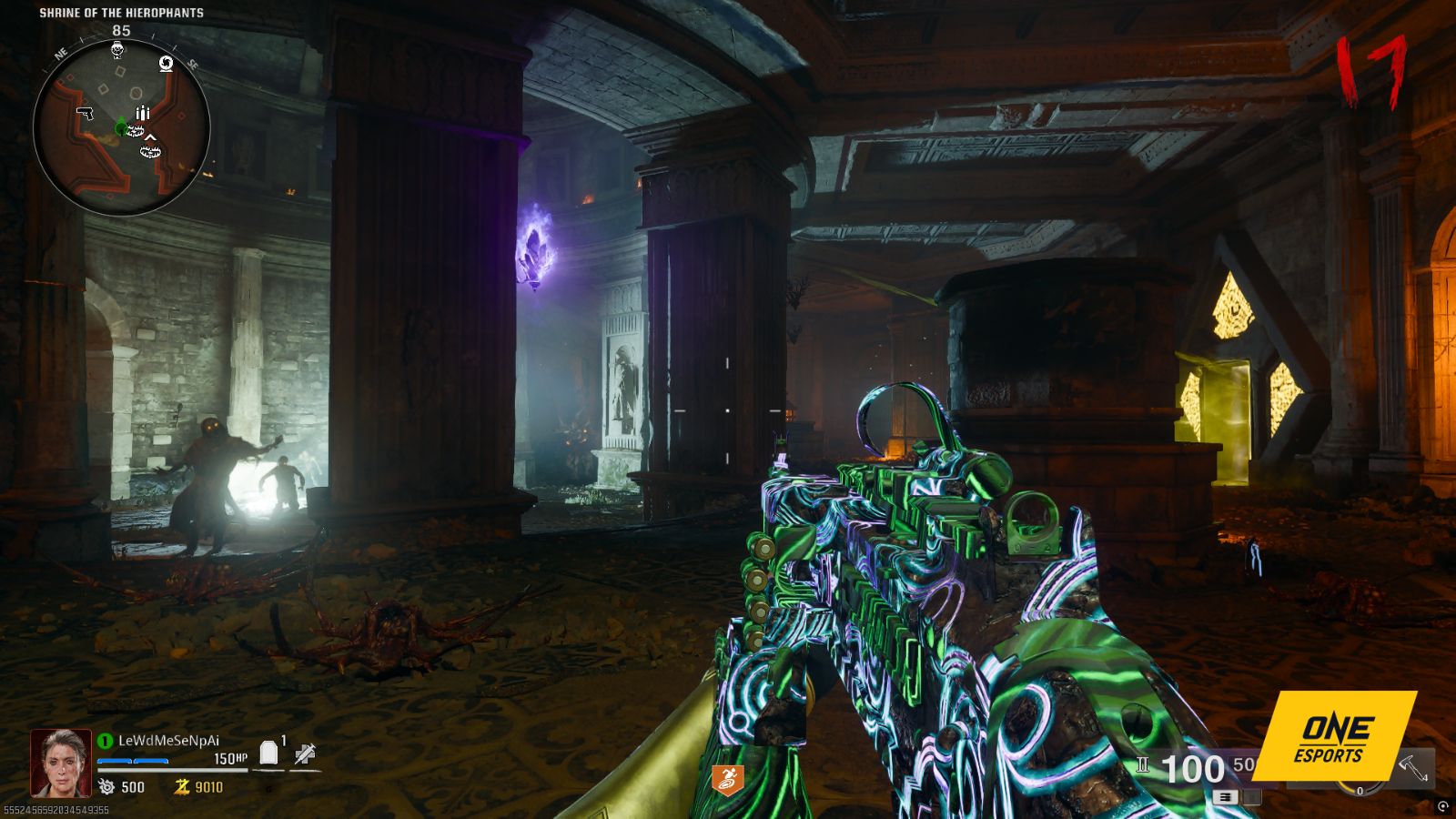Screen dimensions: 1456x819
Task: Activate the syringe self-revive icon
Action: pos(305,753)
